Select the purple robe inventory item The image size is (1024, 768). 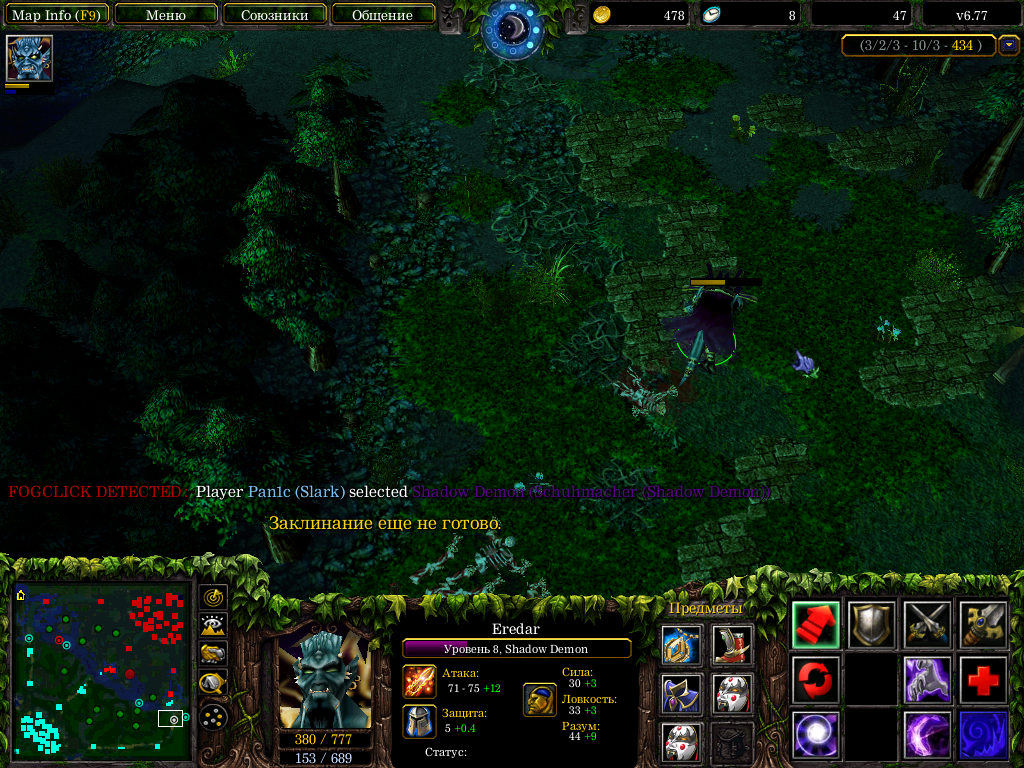(x=680, y=693)
